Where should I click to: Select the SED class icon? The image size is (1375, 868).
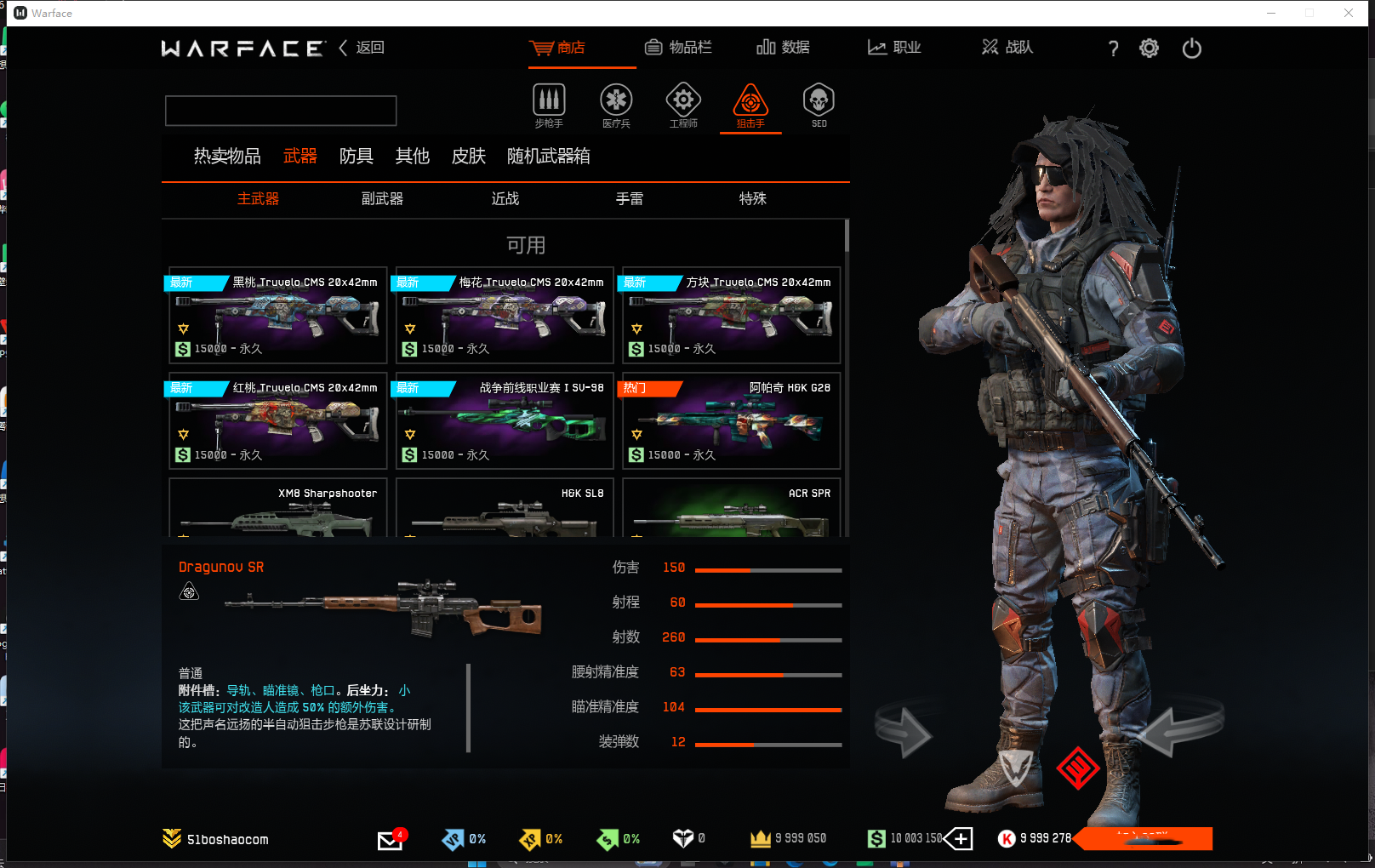819,105
